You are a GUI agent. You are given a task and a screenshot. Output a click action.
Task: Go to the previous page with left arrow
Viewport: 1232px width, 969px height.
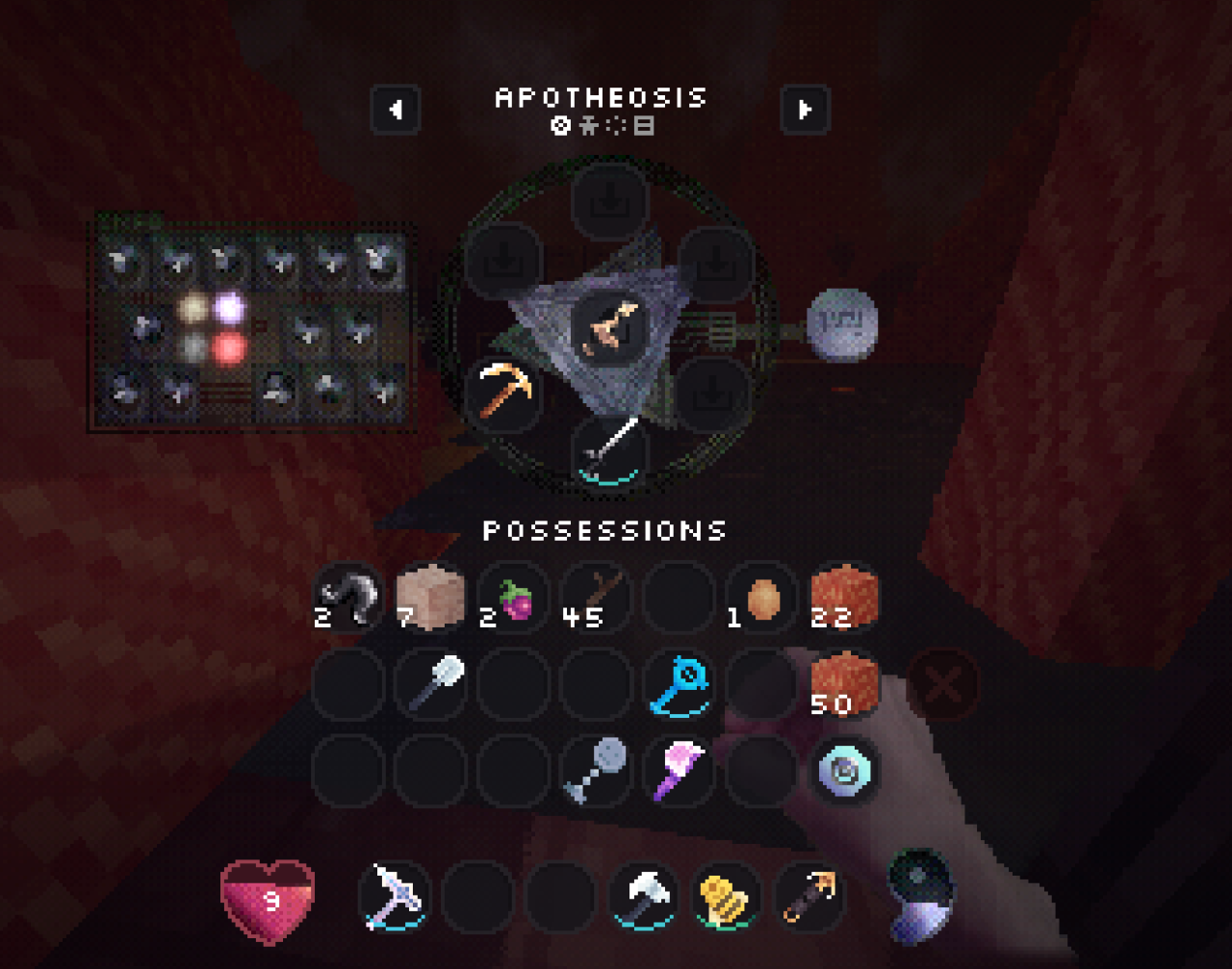pos(396,110)
